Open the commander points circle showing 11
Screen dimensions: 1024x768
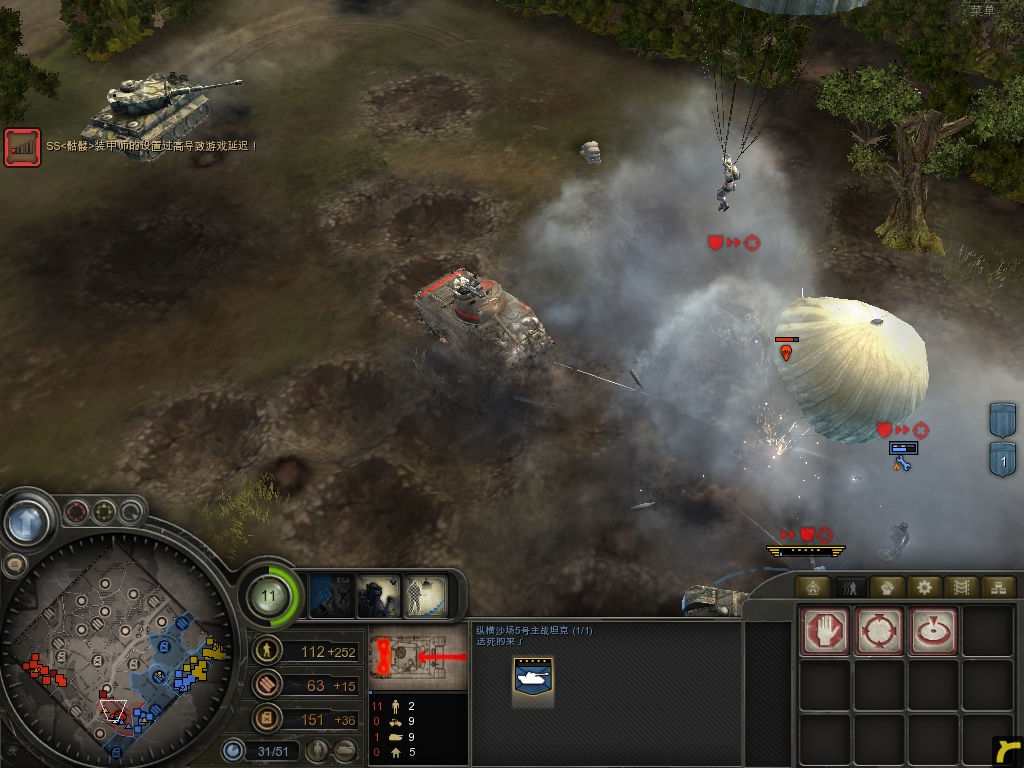point(268,597)
